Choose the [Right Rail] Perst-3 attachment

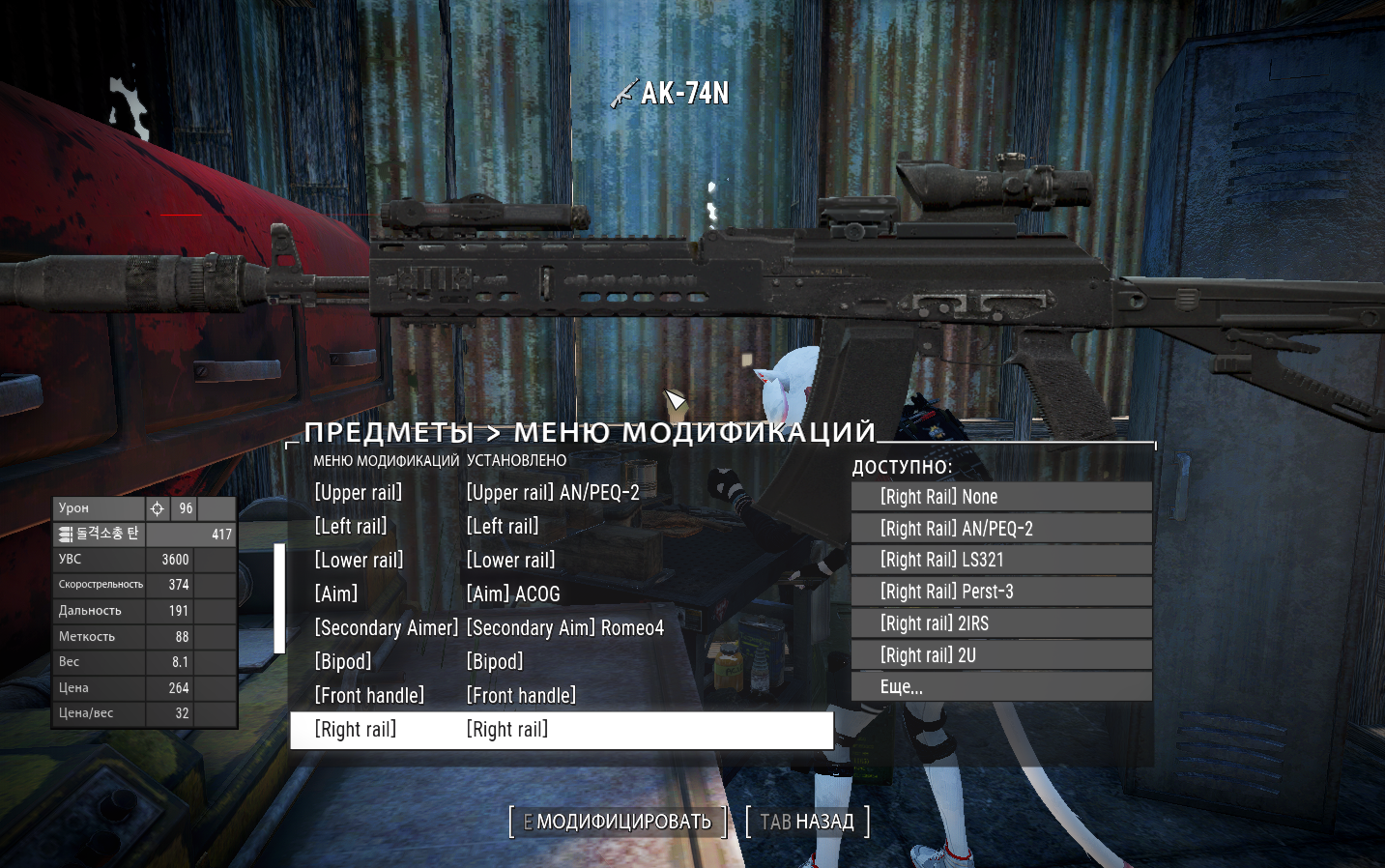[1000, 591]
